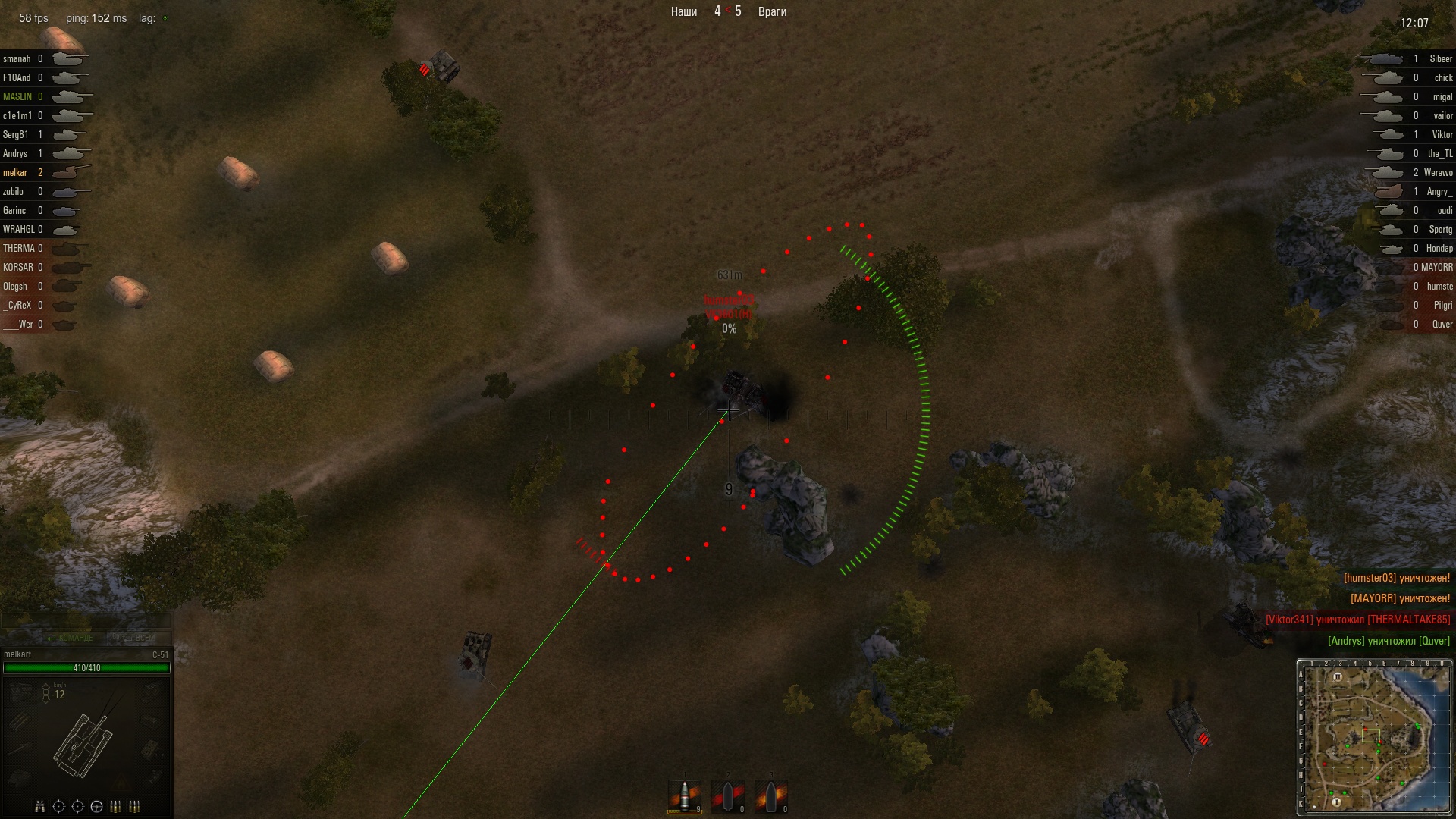Choose the empty shell slot numbered 3
The width and height of the screenshot is (1456, 819).
[x=770, y=796]
